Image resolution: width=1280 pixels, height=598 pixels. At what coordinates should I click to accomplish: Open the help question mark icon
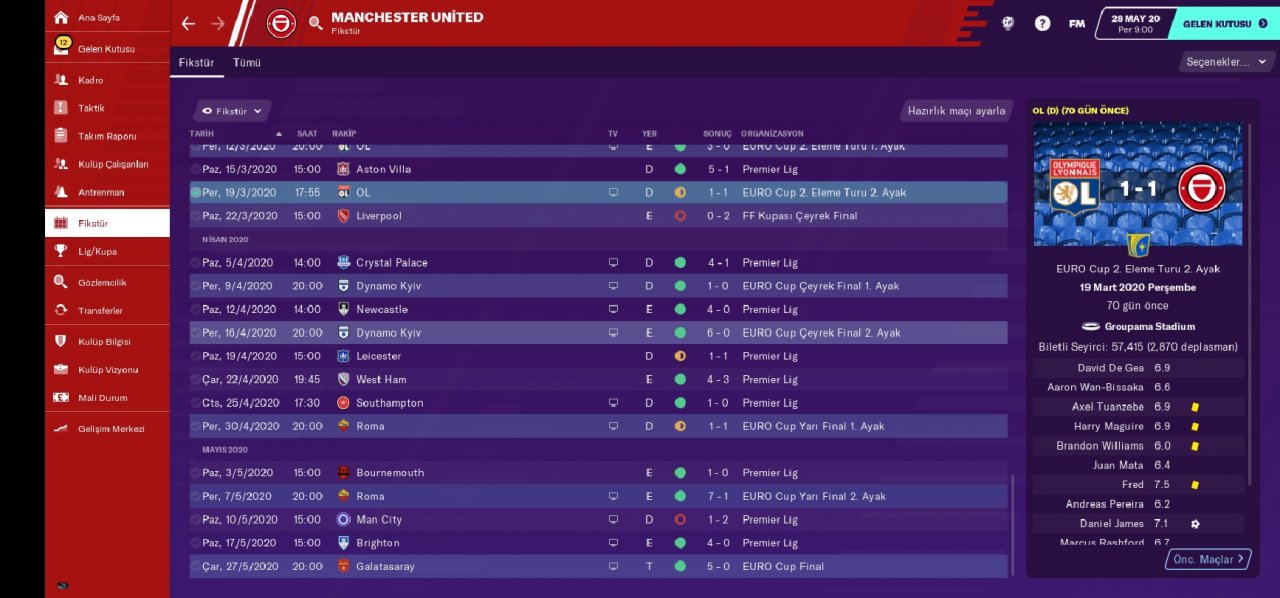pos(1042,23)
